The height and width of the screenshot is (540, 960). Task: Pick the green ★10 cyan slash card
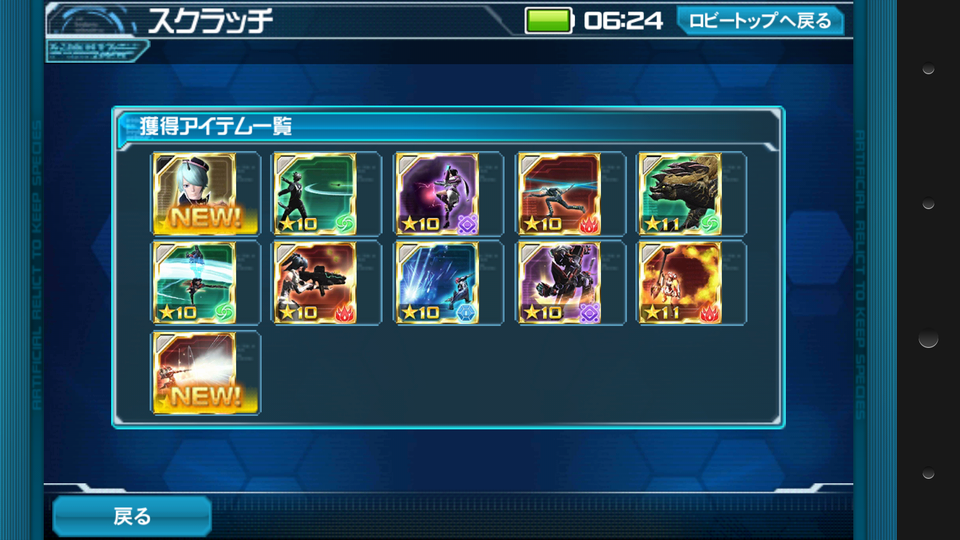pos(194,282)
